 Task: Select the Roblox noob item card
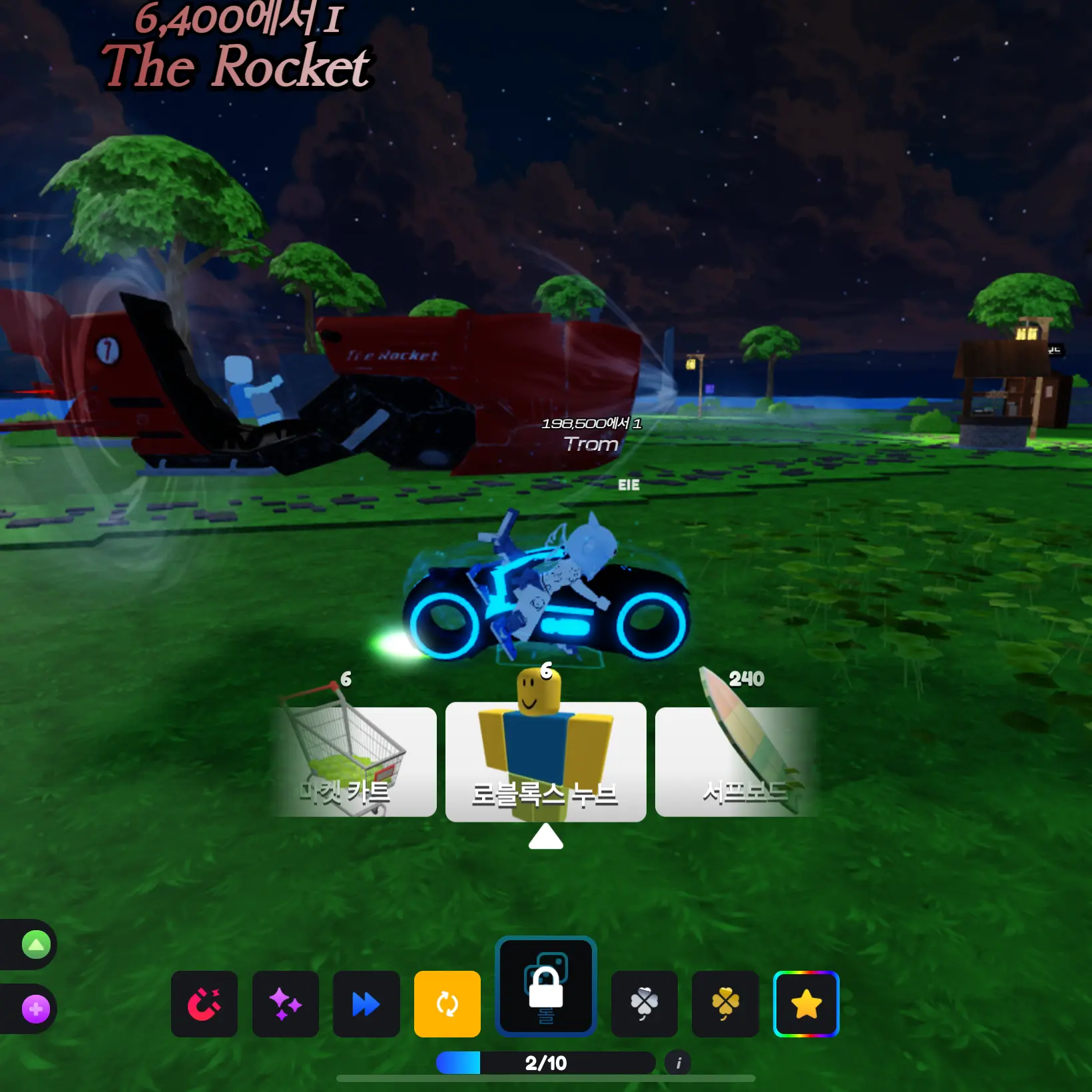[x=545, y=761]
